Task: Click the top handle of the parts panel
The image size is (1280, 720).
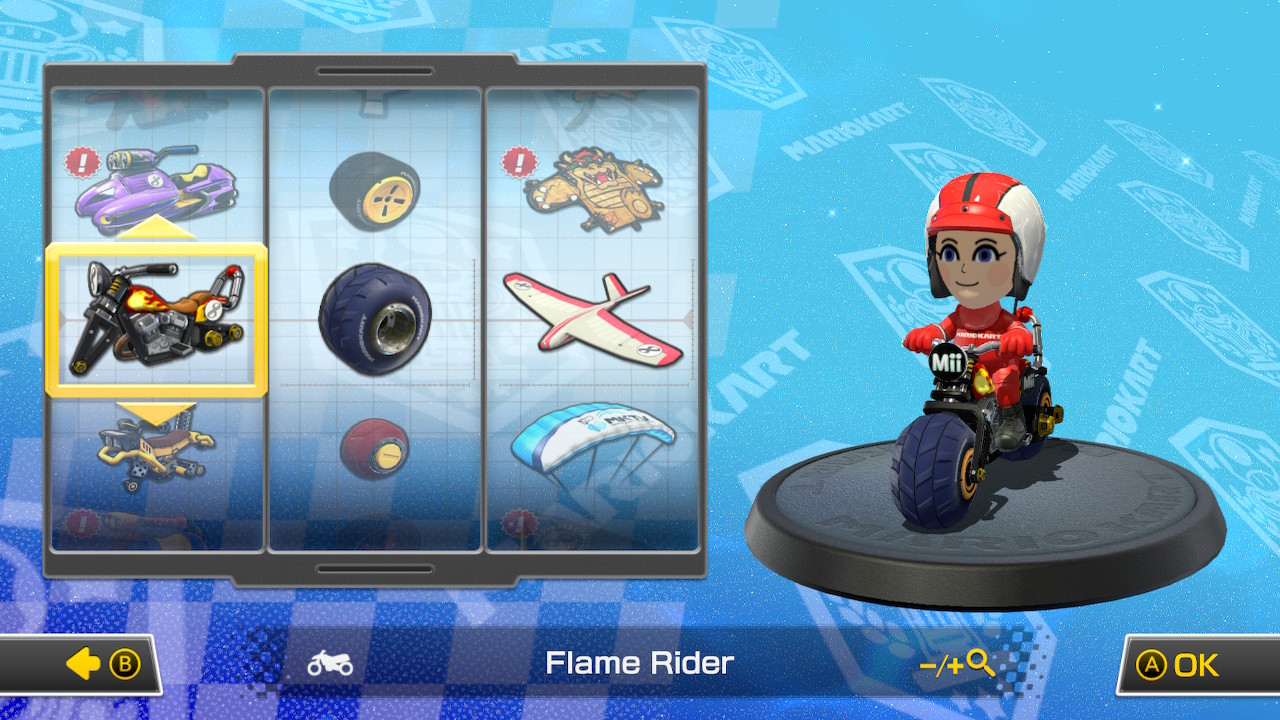Action: [375, 71]
